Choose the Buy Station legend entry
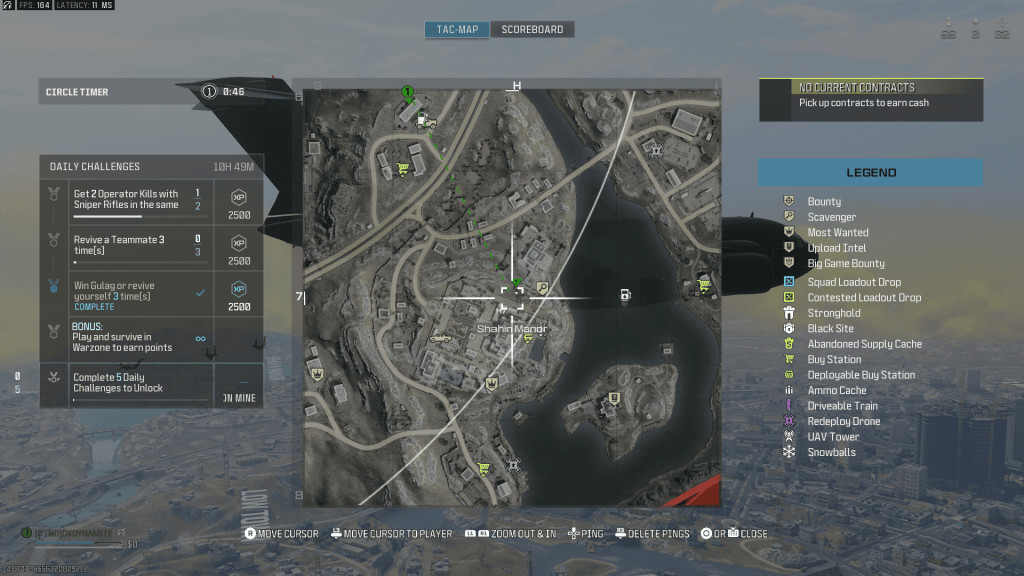The height and width of the screenshot is (576, 1024). click(x=834, y=359)
